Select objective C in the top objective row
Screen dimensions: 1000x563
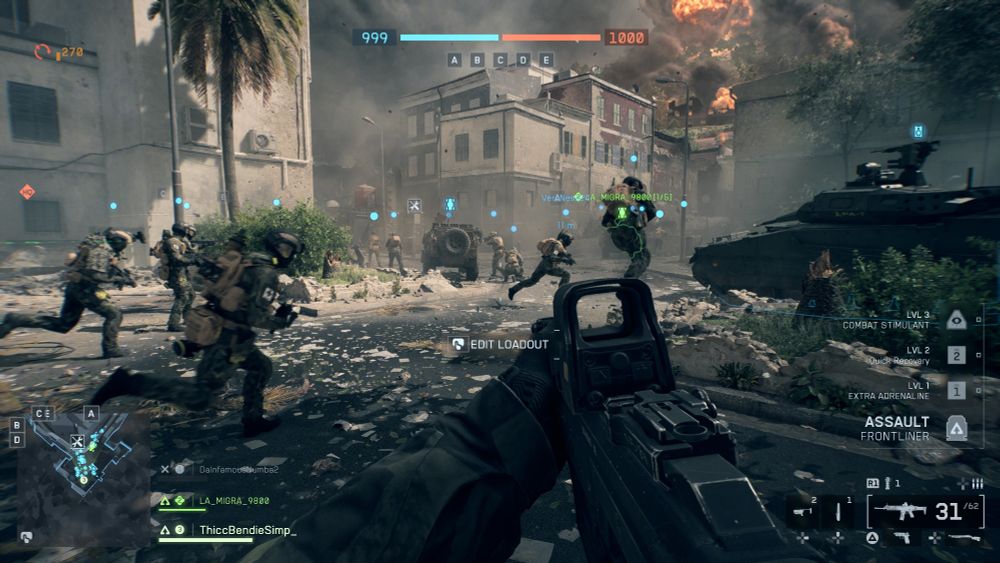tap(500, 60)
